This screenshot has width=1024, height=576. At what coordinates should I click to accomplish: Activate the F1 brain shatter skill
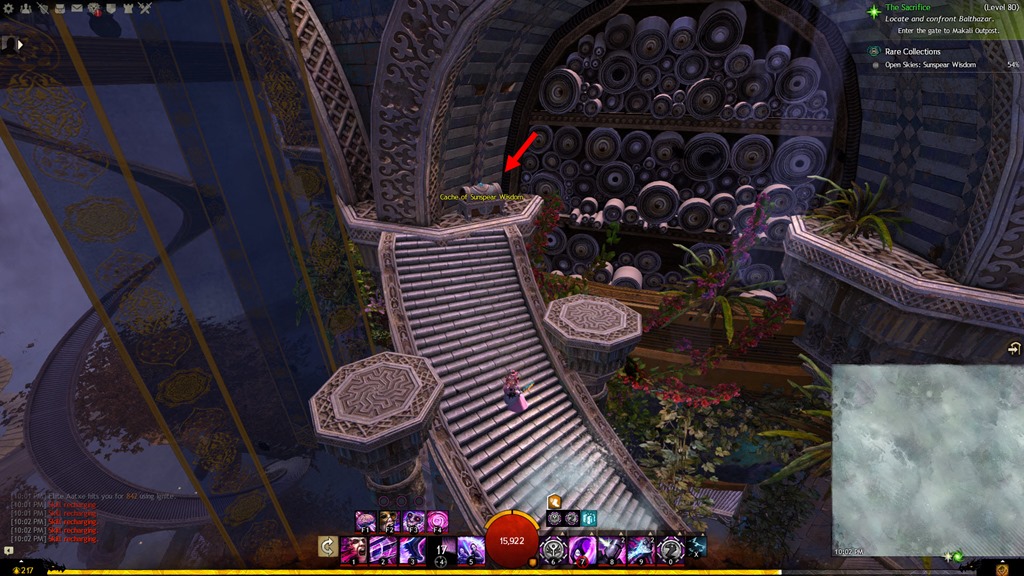click(x=364, y=521)
